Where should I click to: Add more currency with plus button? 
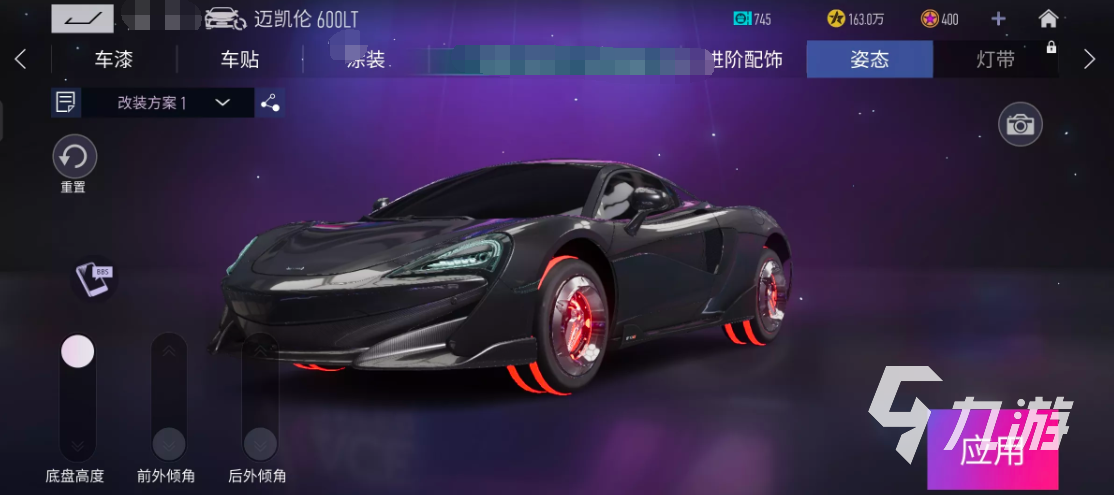[998, 18]
